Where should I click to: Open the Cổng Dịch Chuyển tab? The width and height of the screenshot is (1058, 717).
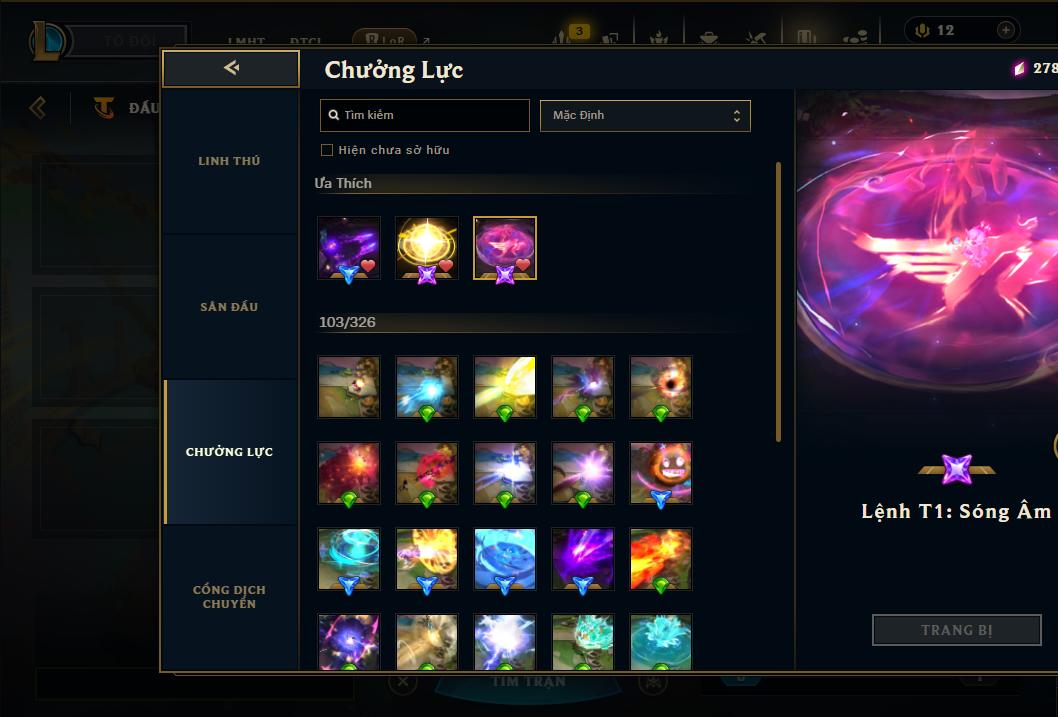(229, 597)
